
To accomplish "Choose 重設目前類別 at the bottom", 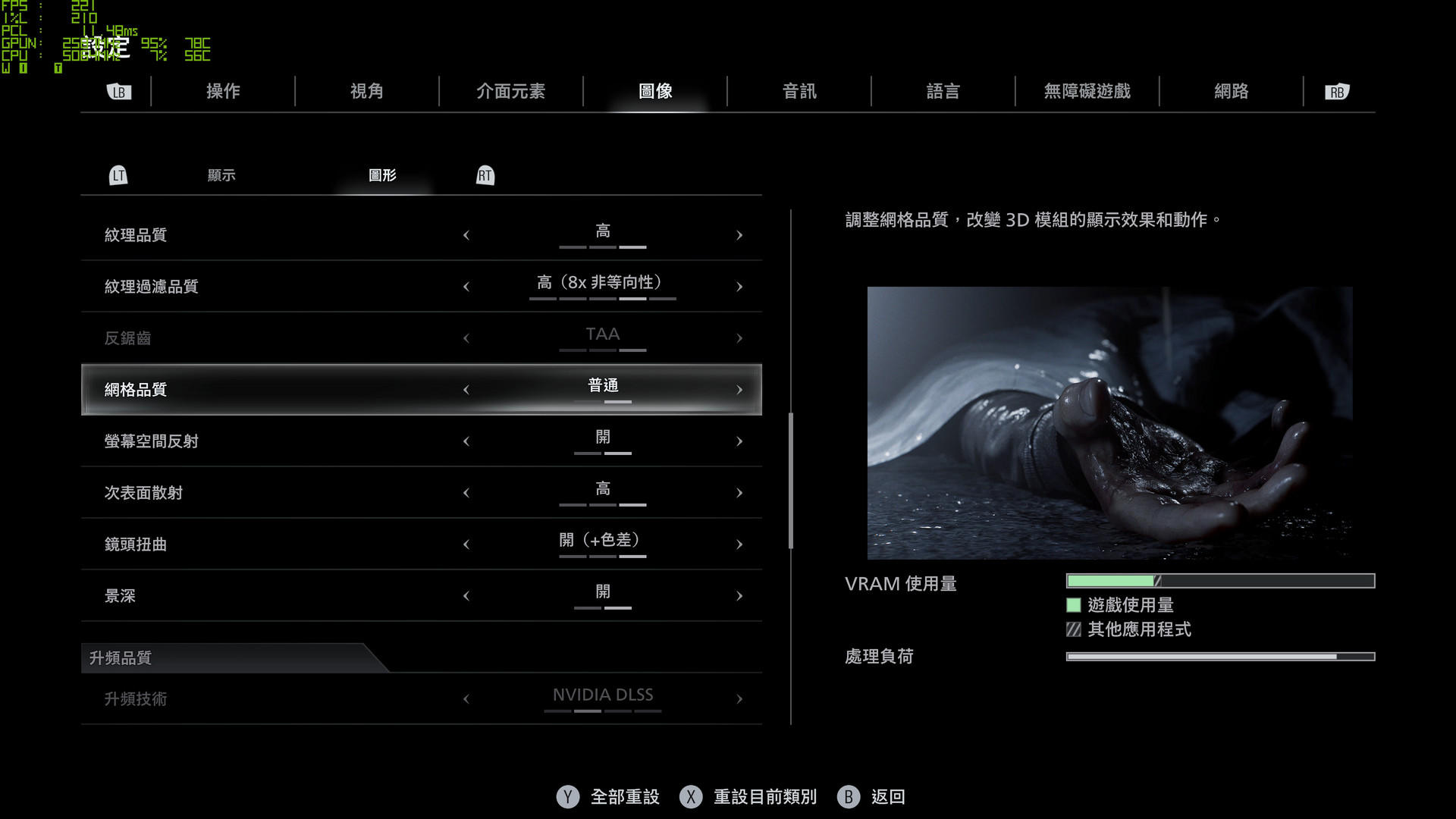I will click(764, 797).
